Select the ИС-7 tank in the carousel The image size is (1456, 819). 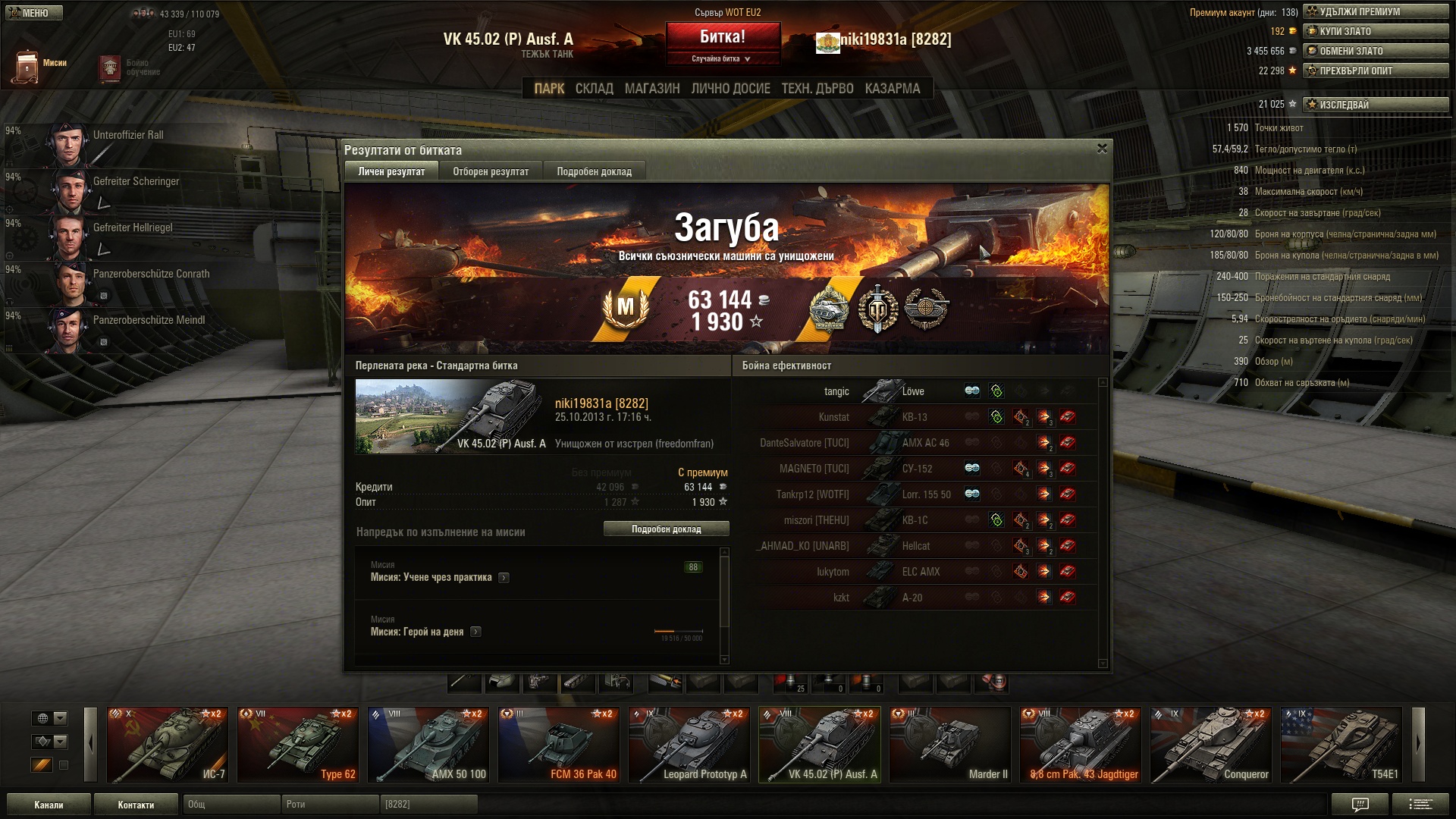pyautogui.click(x=168, y=745)
